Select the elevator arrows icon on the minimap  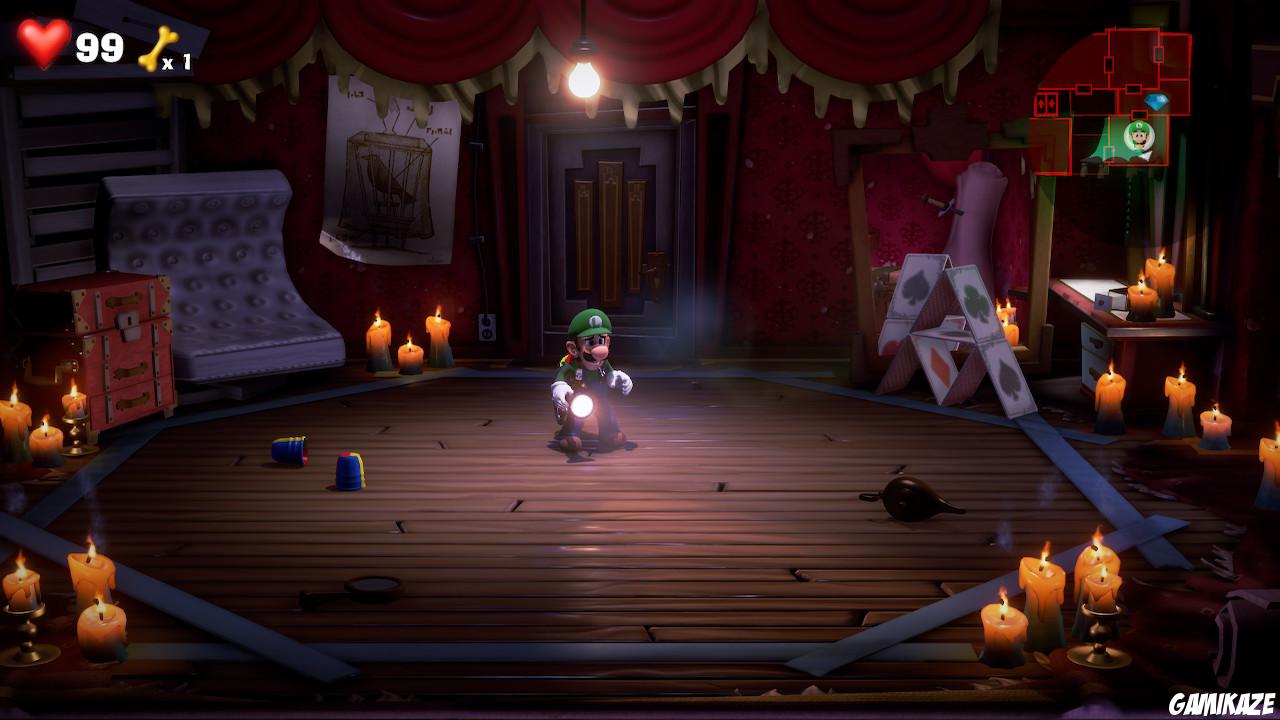[1047, 102]
